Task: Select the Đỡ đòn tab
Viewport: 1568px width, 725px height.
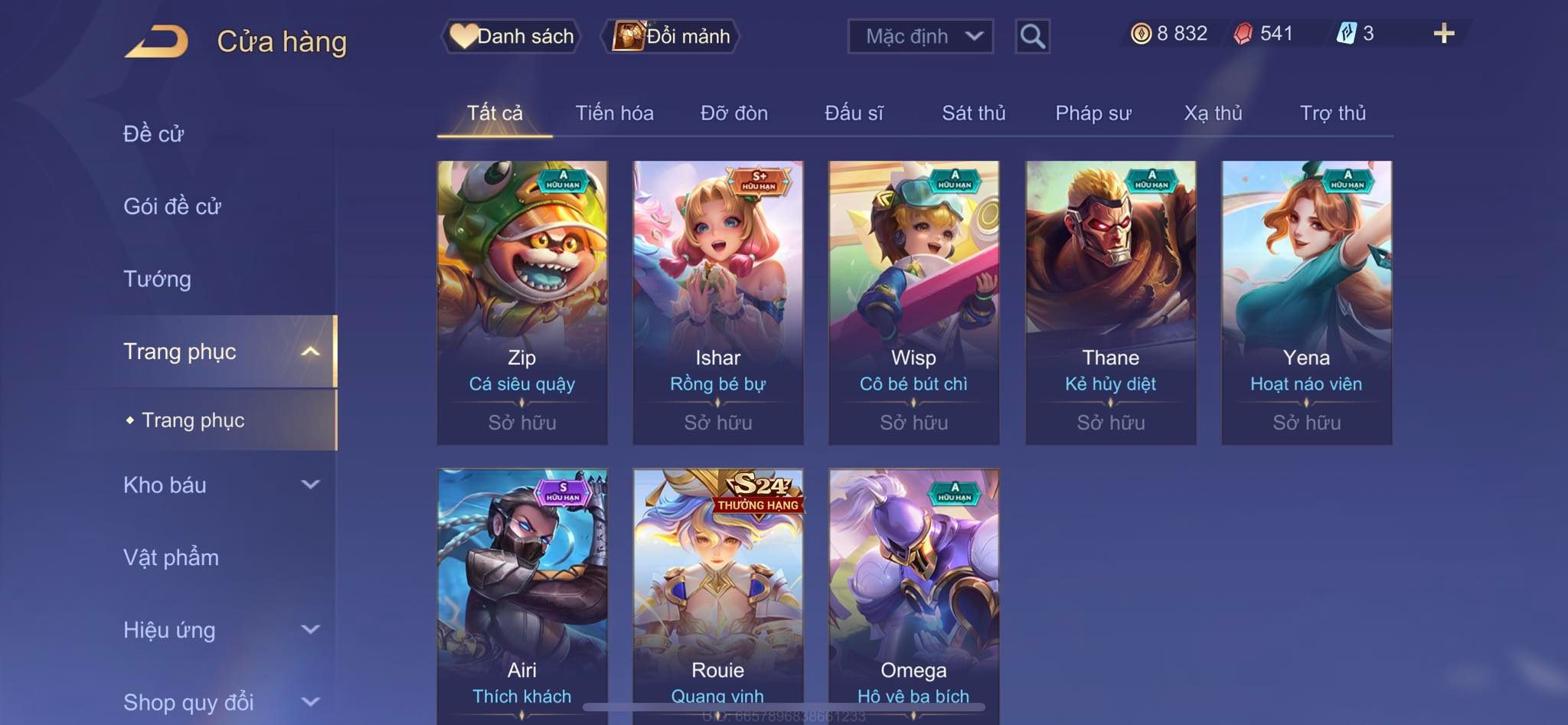Action: (x=733, y=113)
